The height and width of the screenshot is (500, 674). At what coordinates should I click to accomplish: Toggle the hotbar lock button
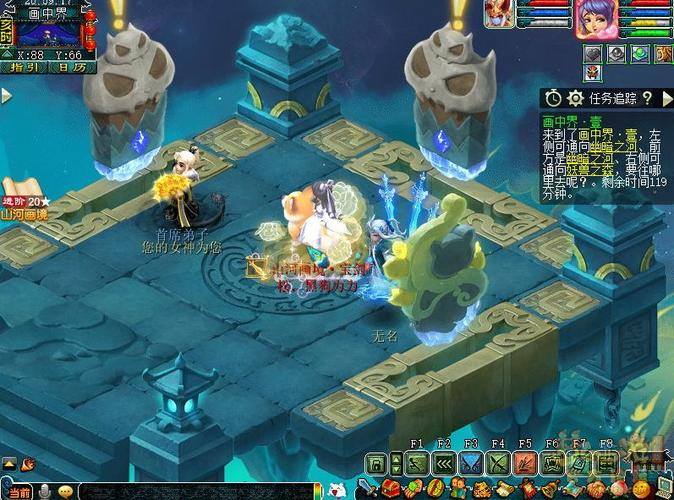click(376, 463)
